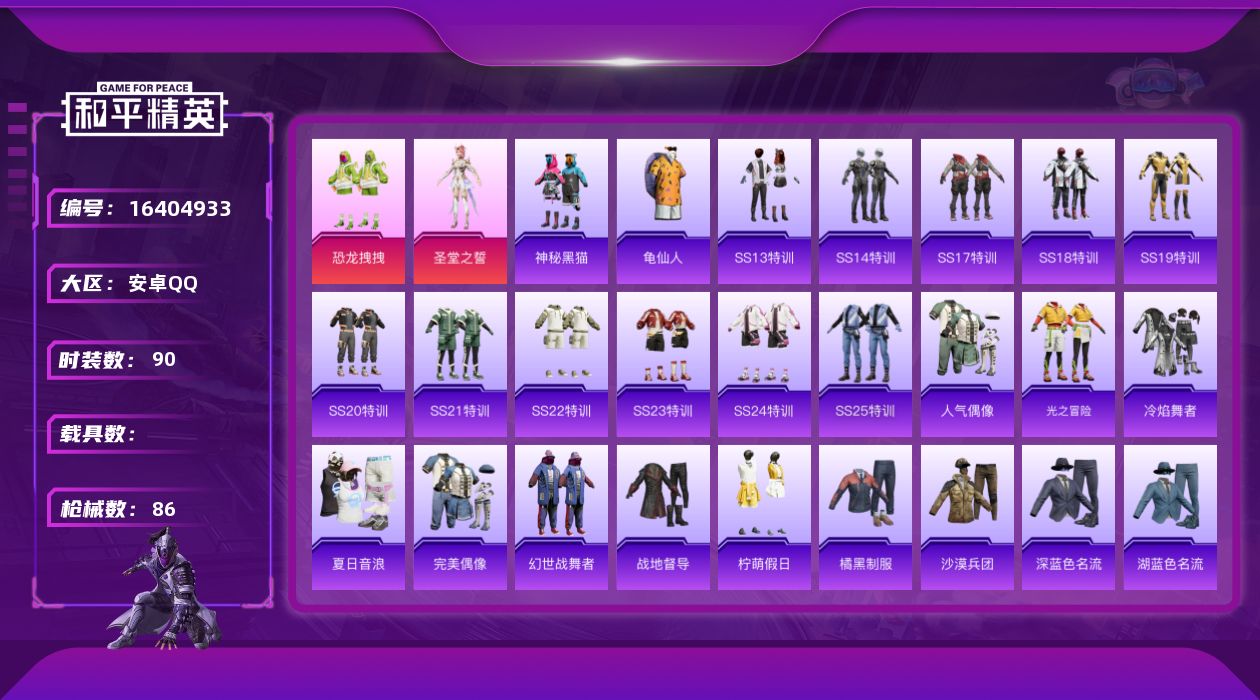Select the 湖蓝色名流 outfit card

[x=1170, y=517]
